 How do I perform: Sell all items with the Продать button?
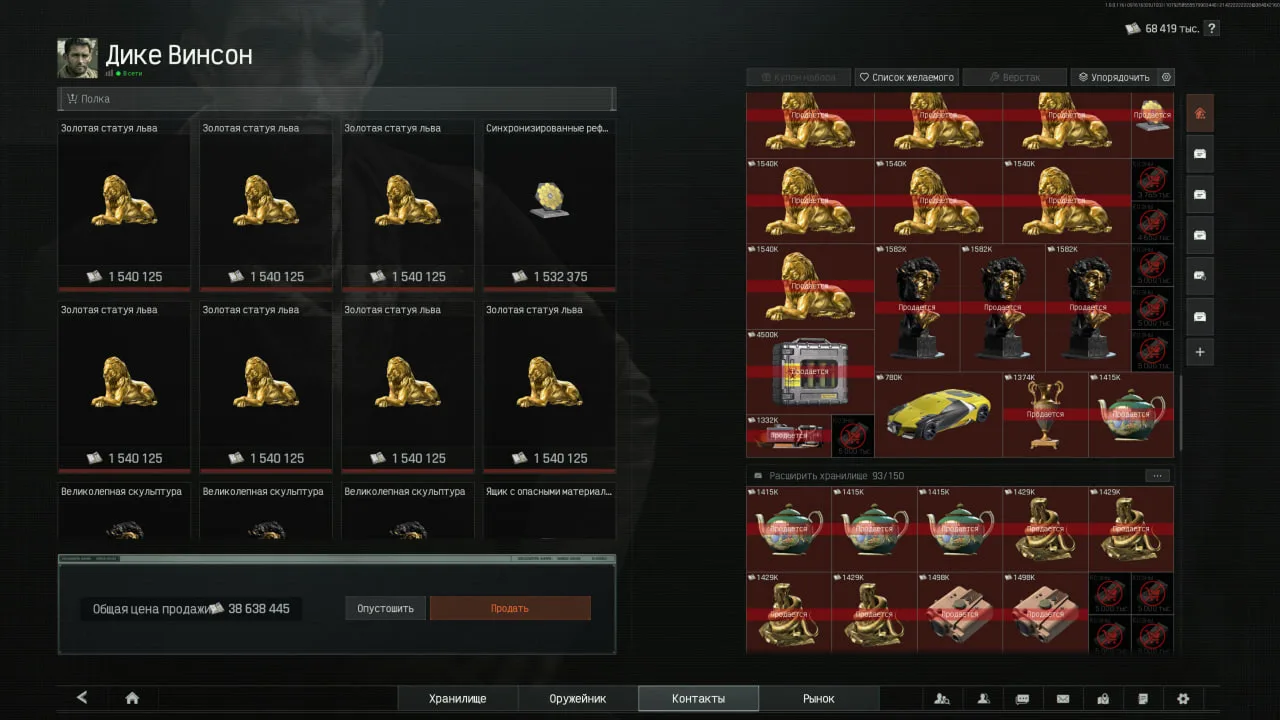(510, 608)
